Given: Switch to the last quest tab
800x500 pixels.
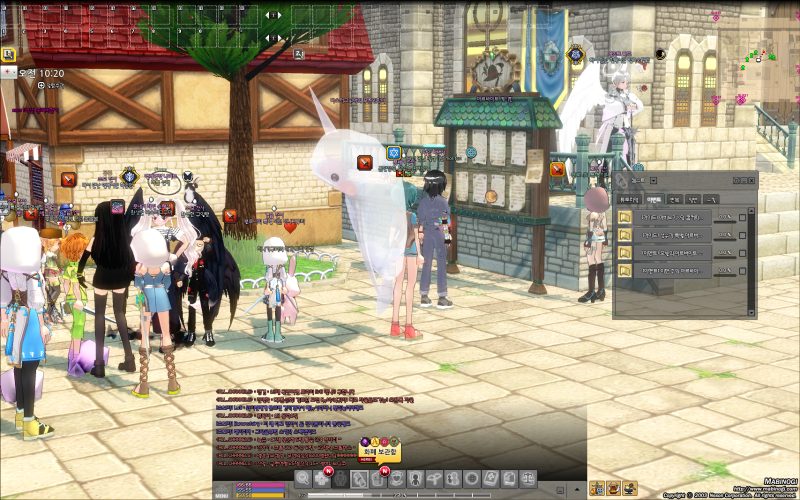Looking at the screenshot, I should [x=710, y=199].
